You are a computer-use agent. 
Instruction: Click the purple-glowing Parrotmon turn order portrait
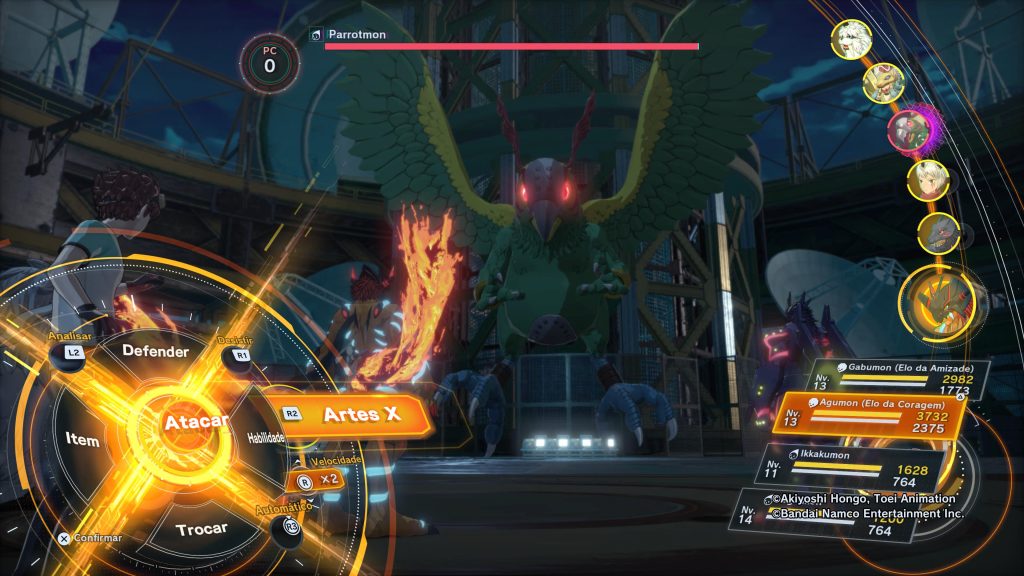910,128
